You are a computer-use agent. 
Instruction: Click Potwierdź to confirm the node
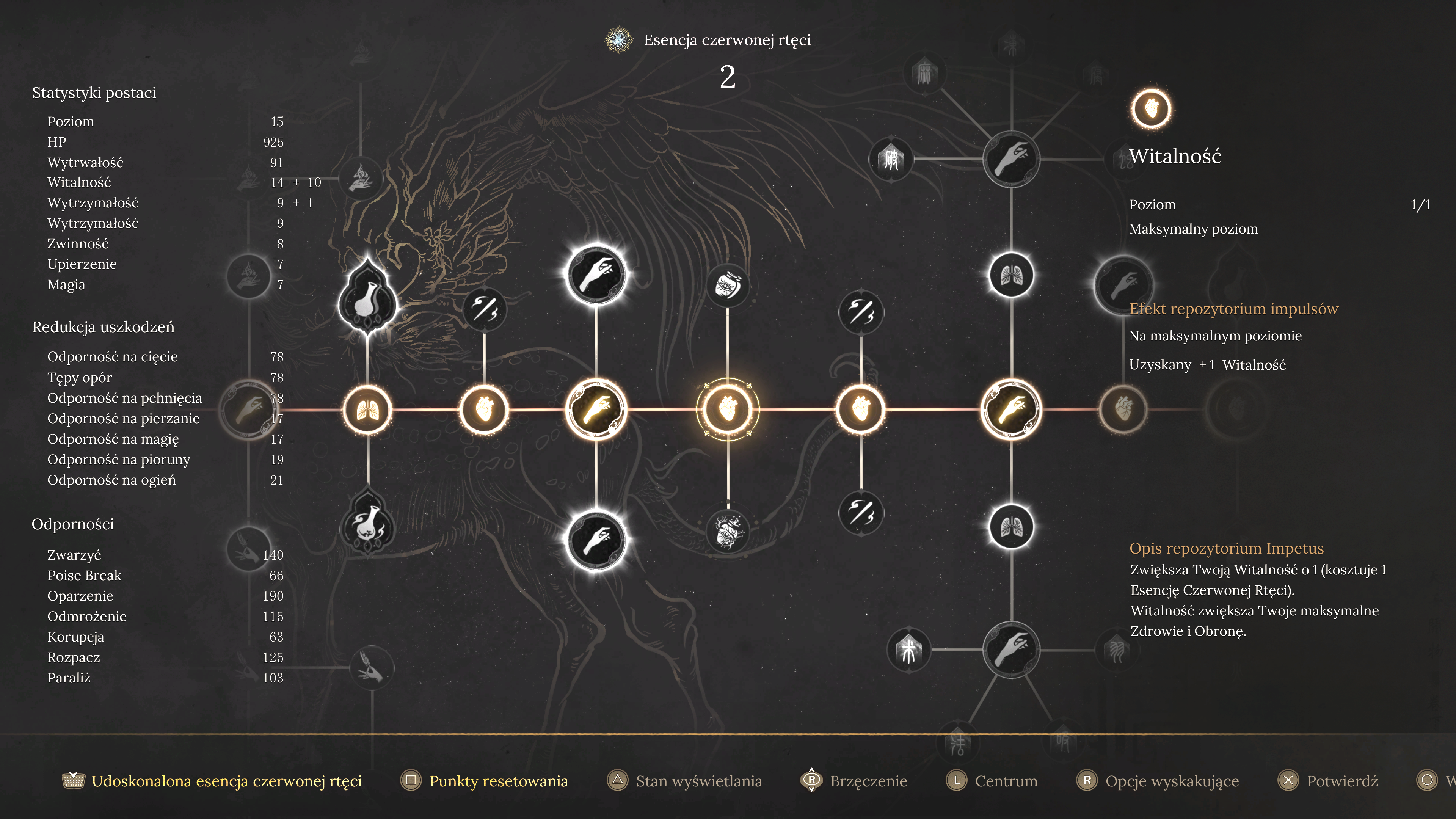coord(1341,781)
